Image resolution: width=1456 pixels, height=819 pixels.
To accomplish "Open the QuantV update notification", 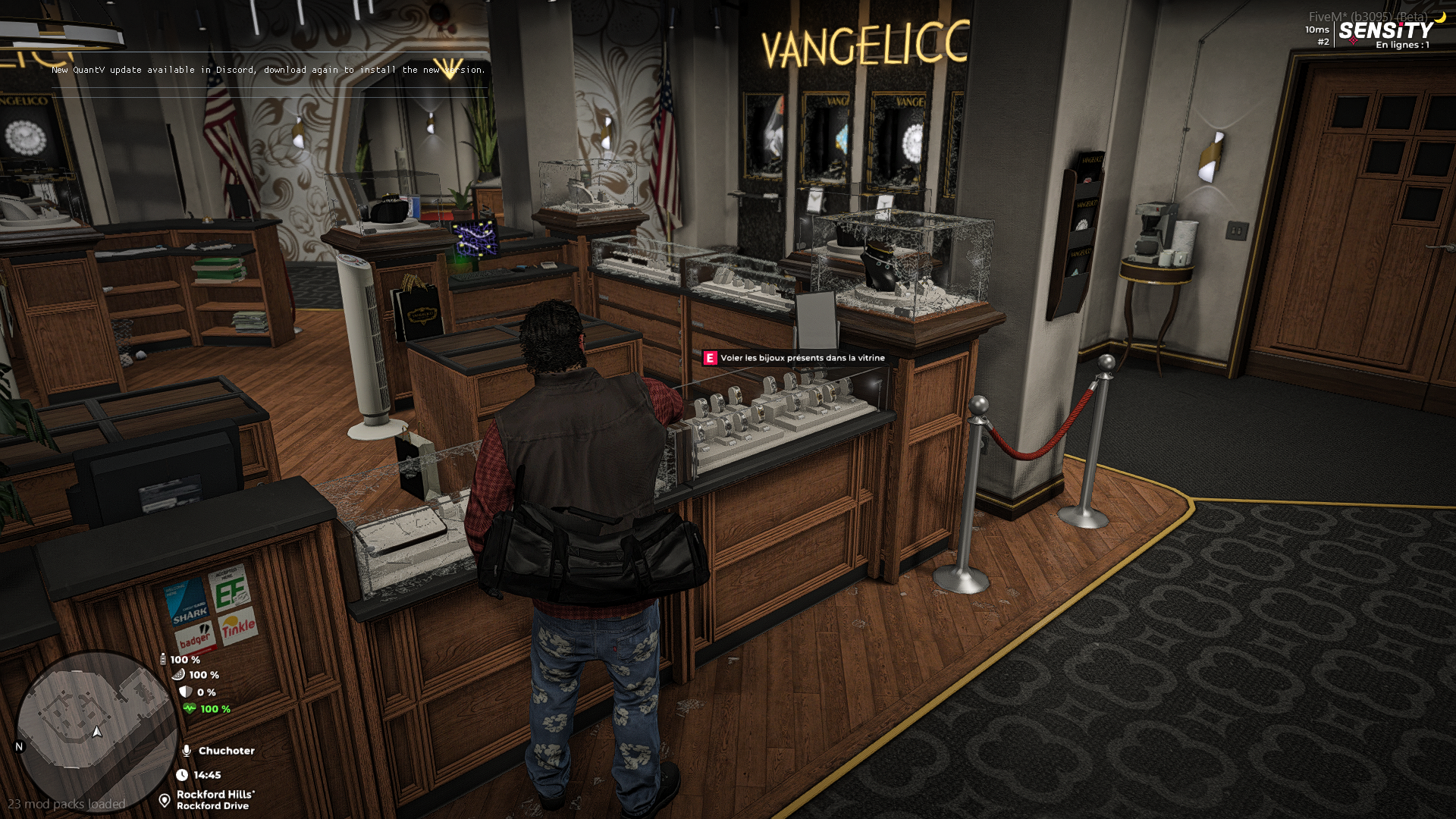I will click(x=268, y=70).
